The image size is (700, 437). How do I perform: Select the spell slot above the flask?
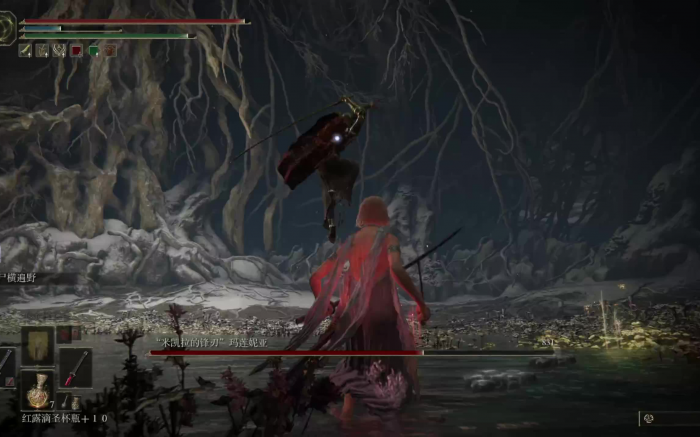38,345
